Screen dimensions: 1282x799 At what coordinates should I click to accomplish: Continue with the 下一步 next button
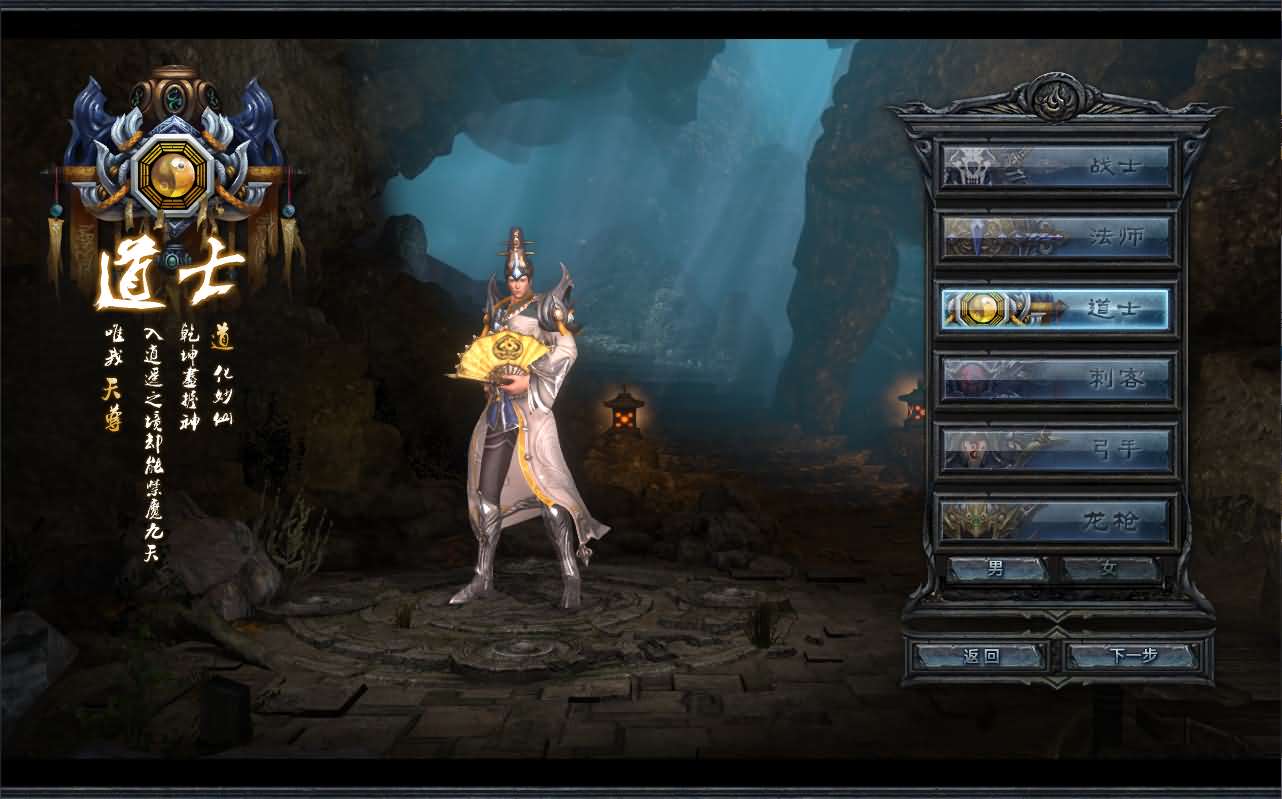(1133, 656)
